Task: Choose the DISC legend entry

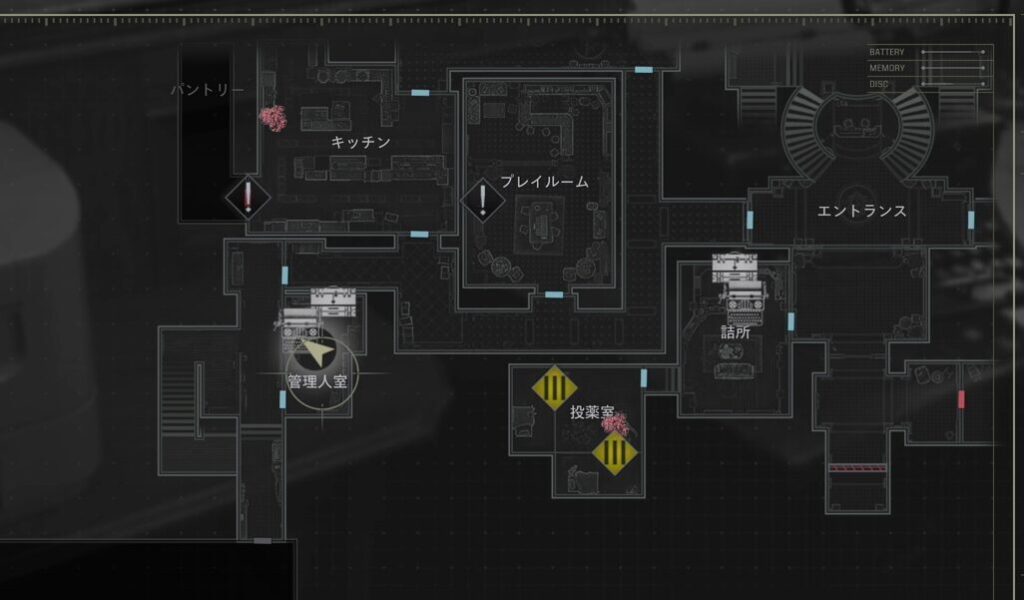Action: click(x=879, y=84)
